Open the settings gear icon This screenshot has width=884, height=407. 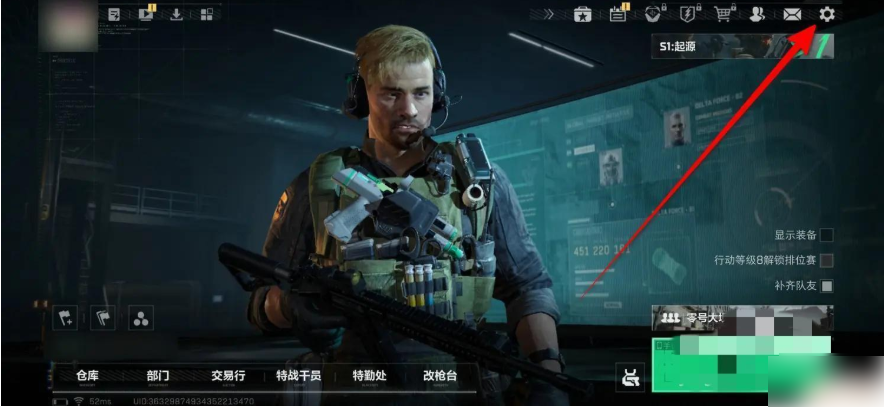826,14
